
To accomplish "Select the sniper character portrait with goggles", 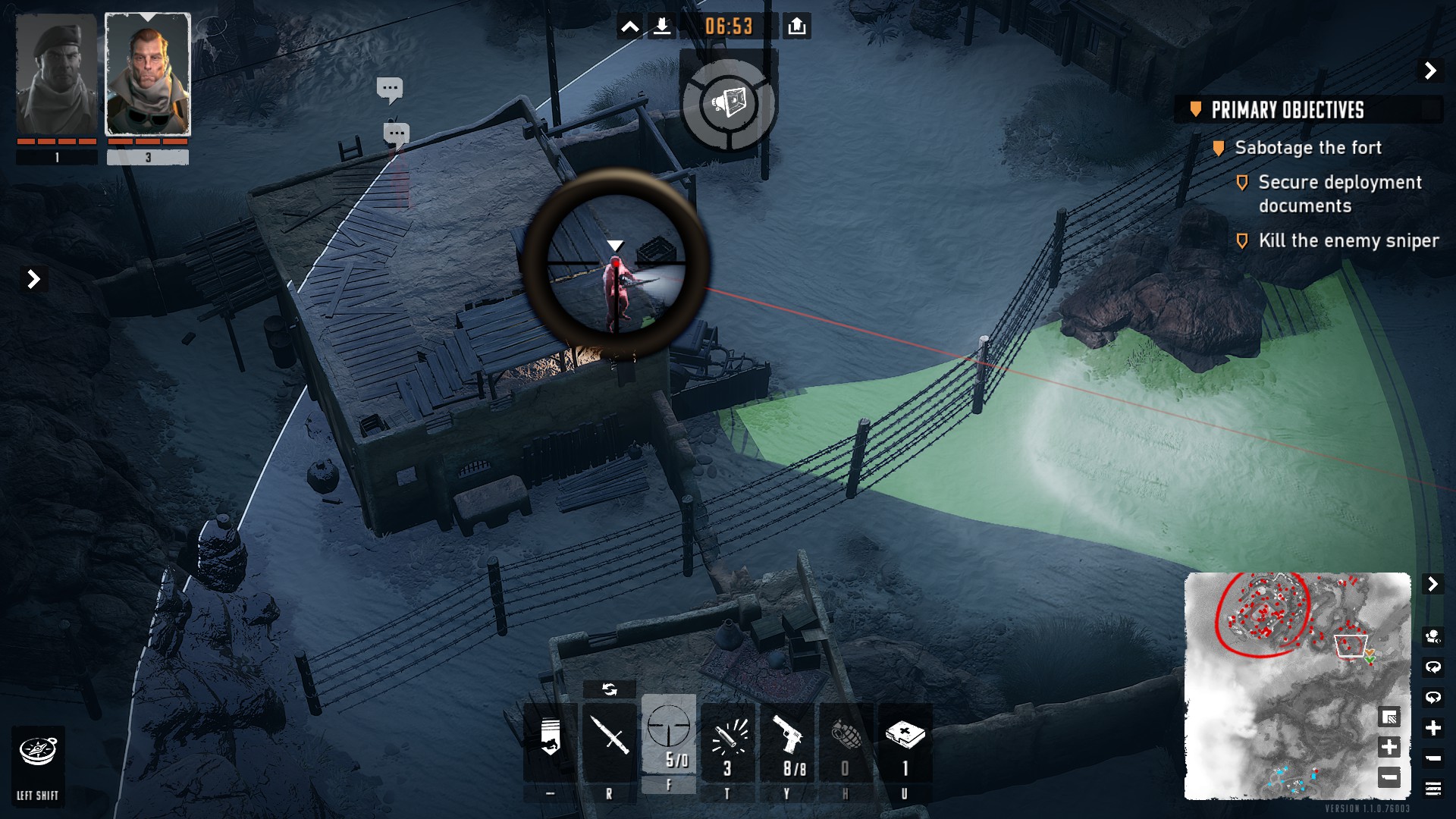I will (148, 76).
